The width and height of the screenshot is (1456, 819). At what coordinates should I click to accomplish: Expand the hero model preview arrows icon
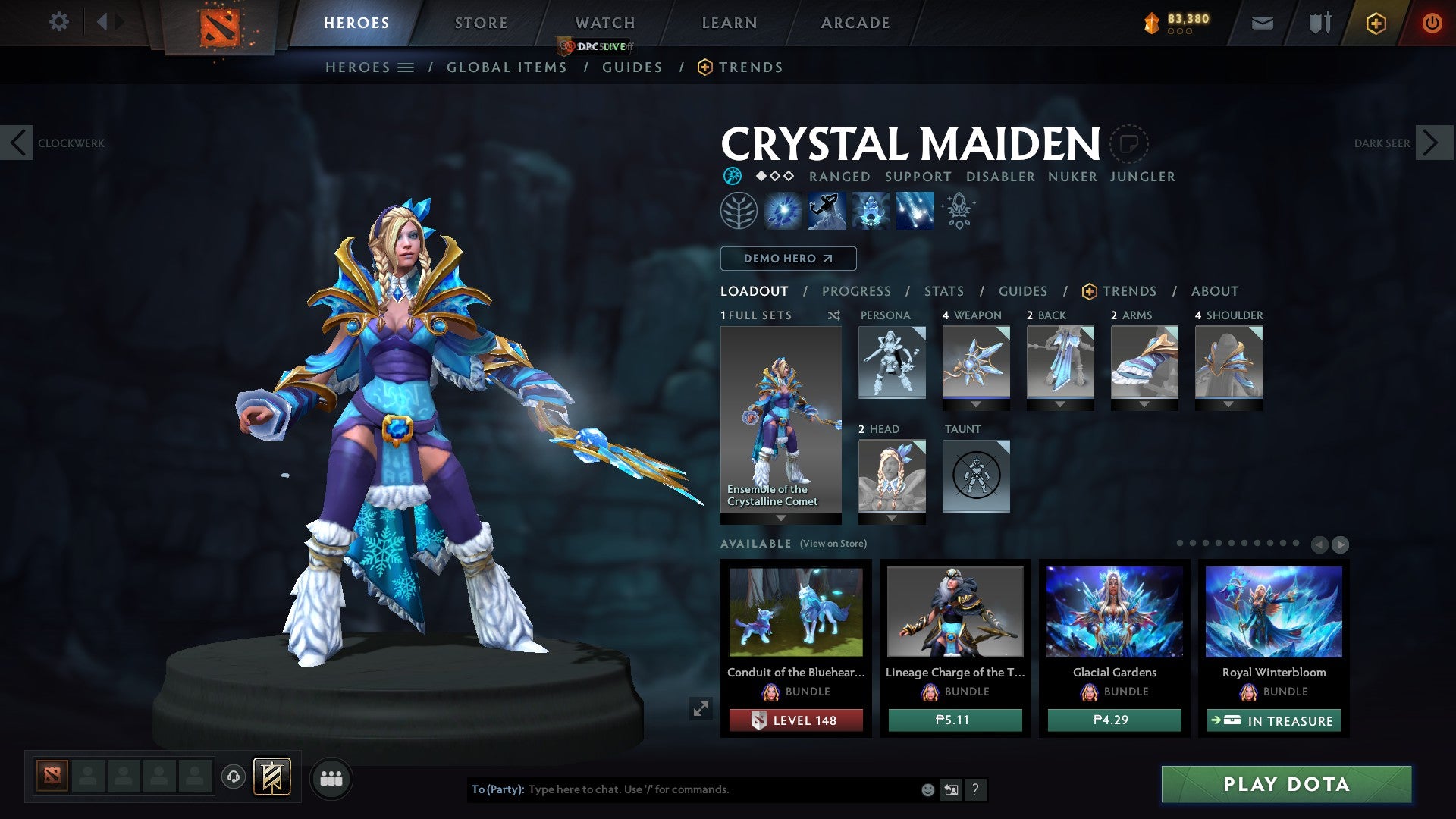[x=701, y=708]
